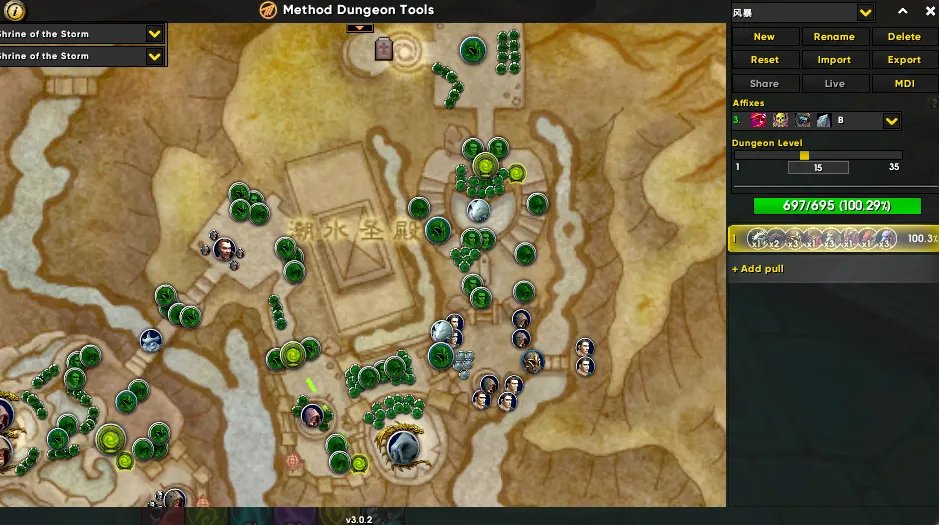
Task: Close the Method Dungeon Tools window
Action: point(927,12)
